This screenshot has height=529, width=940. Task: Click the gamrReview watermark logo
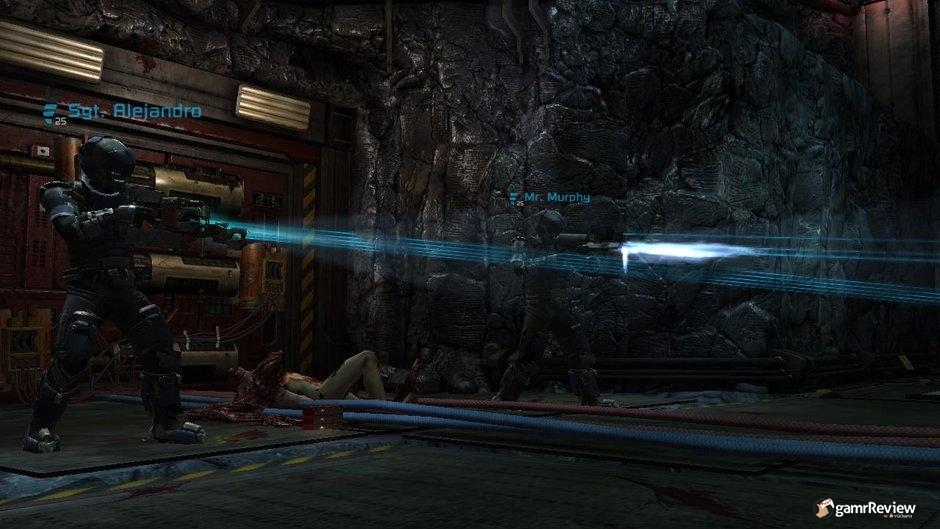coord(868,508)
